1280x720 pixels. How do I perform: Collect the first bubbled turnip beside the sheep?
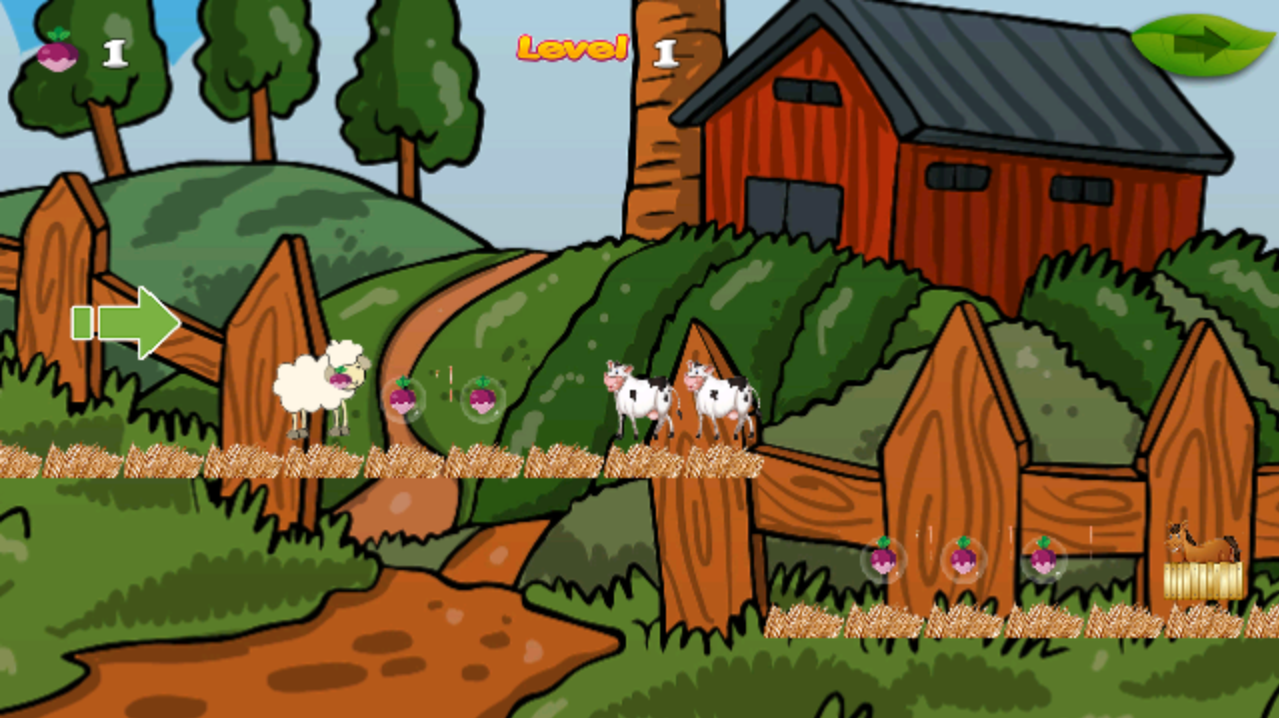pos(404,399)
